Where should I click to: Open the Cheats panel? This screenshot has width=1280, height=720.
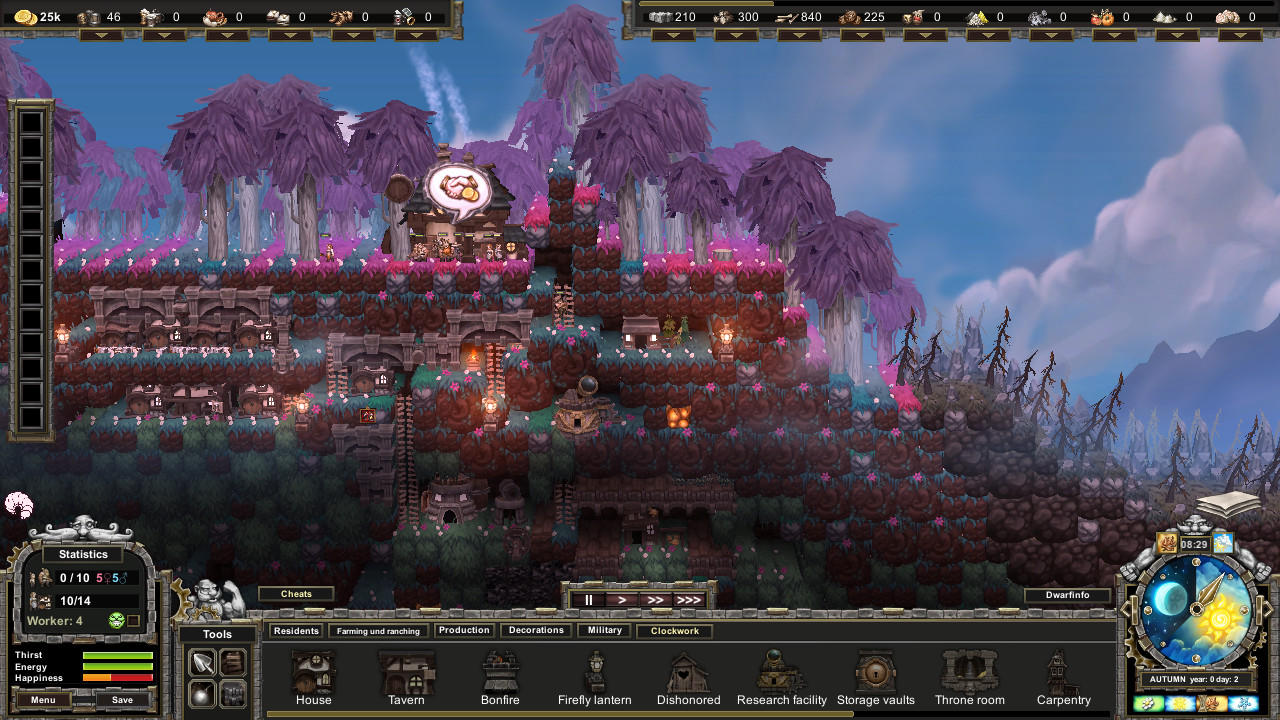tap(296, 594)
